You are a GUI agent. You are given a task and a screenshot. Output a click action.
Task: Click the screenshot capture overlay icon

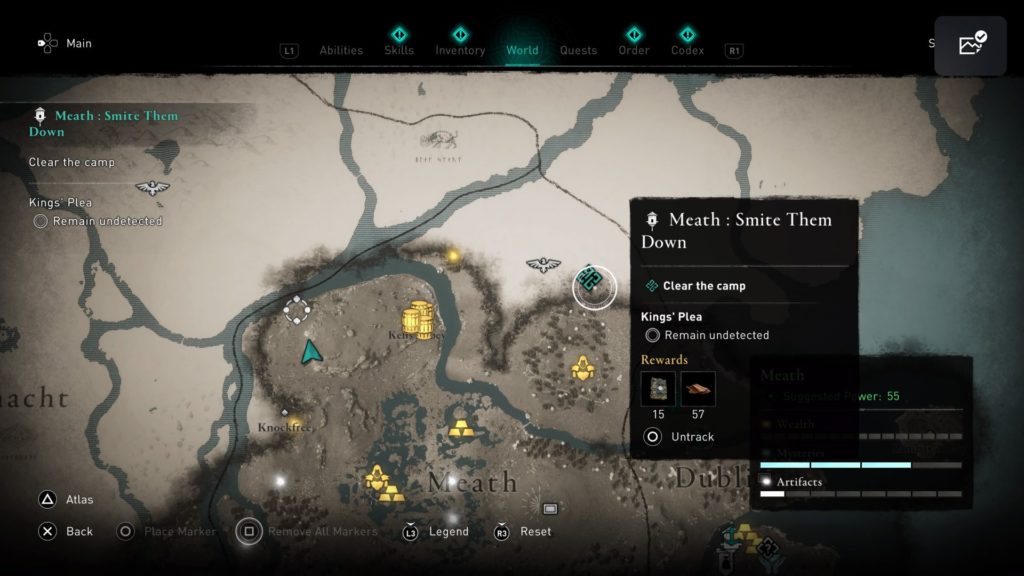[x=970, y=45]
